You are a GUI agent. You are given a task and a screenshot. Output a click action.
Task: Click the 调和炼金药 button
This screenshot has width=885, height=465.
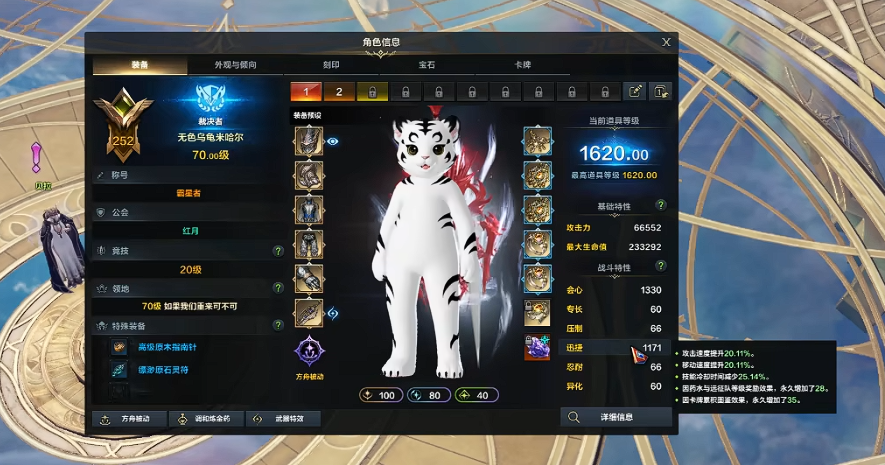point(205,418)
